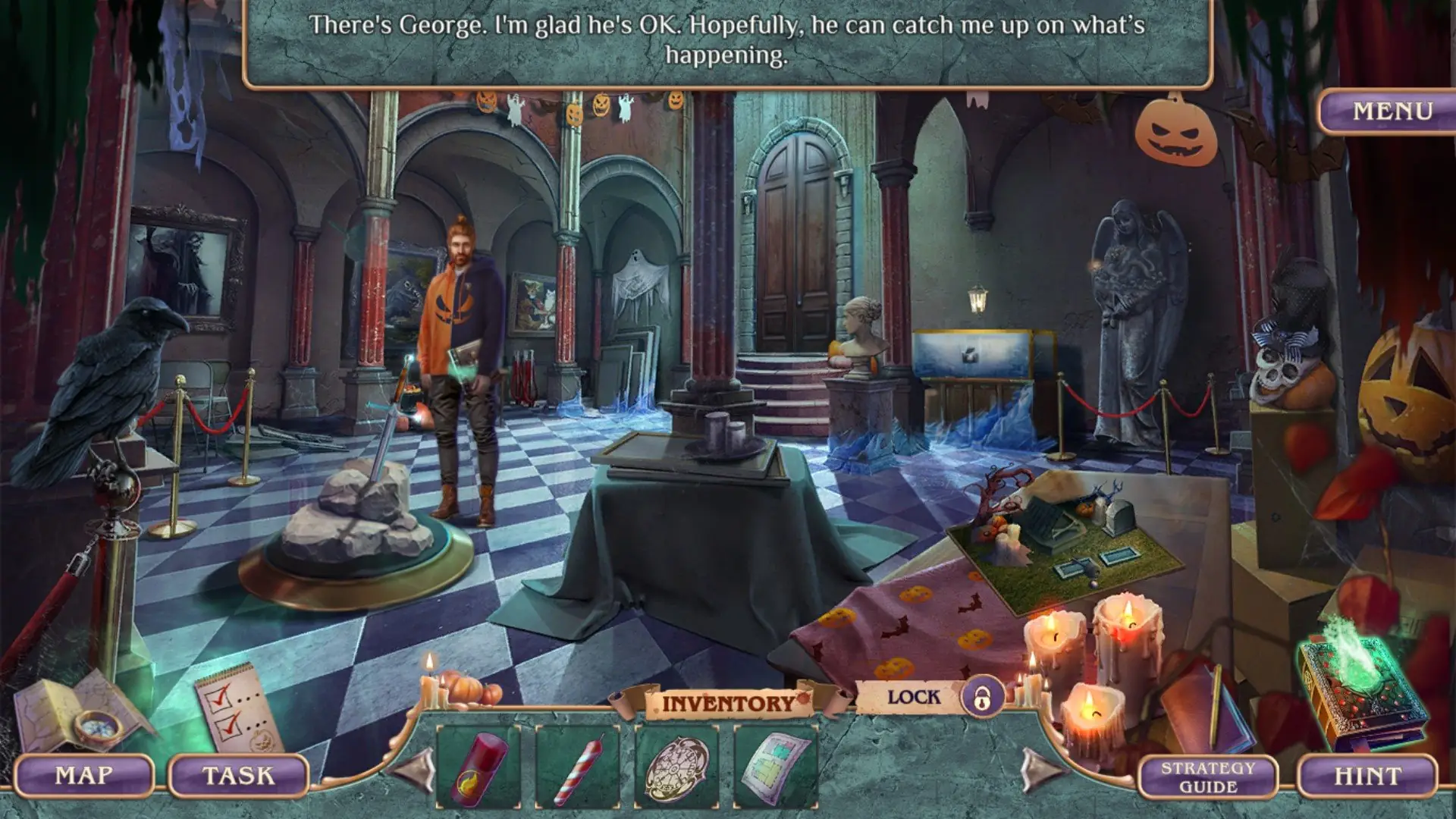
Task: Click the inventory left scroll arrow
Action: [x=413, y=769]
